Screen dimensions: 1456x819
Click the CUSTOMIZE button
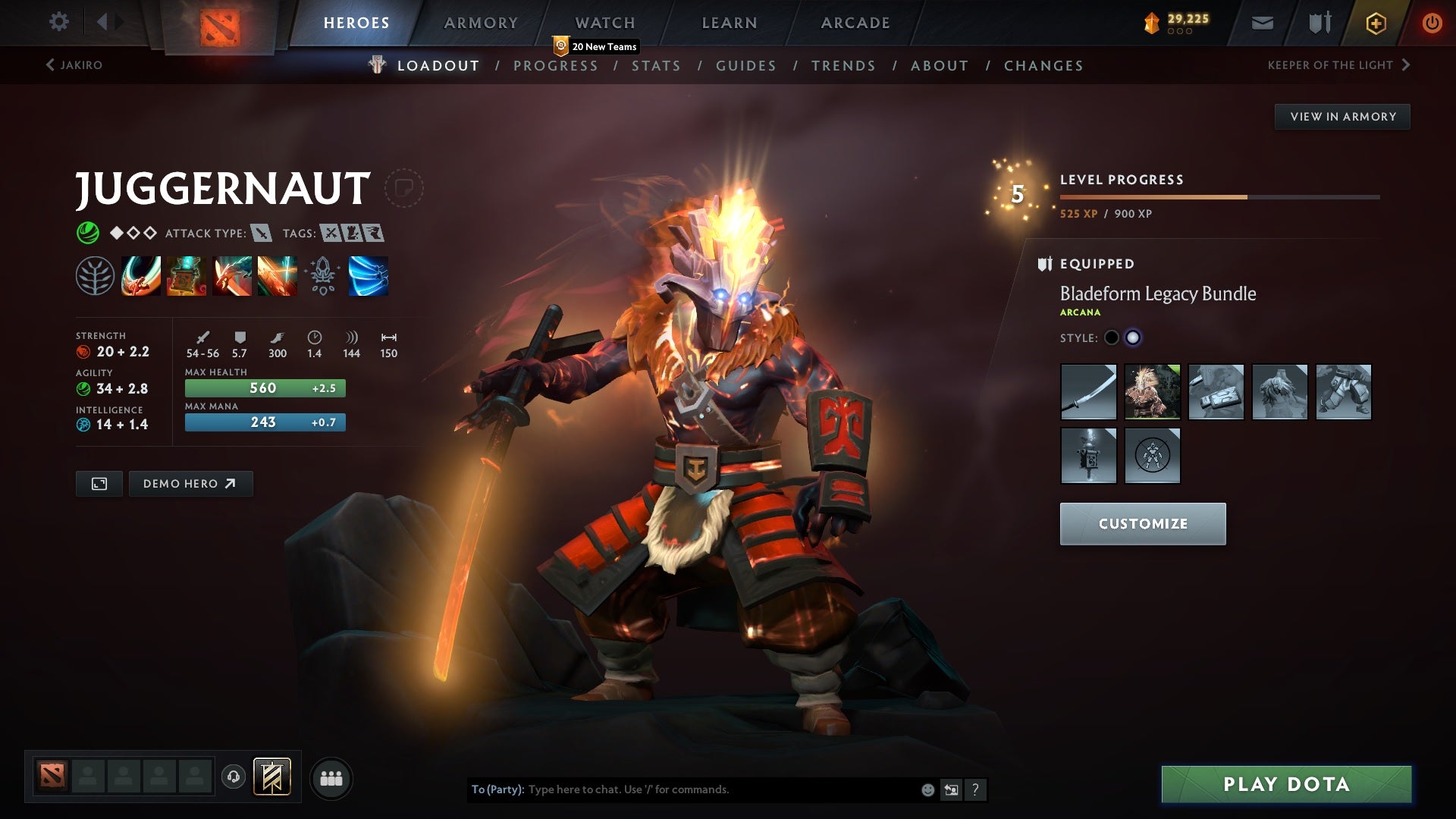[1143, 523]
